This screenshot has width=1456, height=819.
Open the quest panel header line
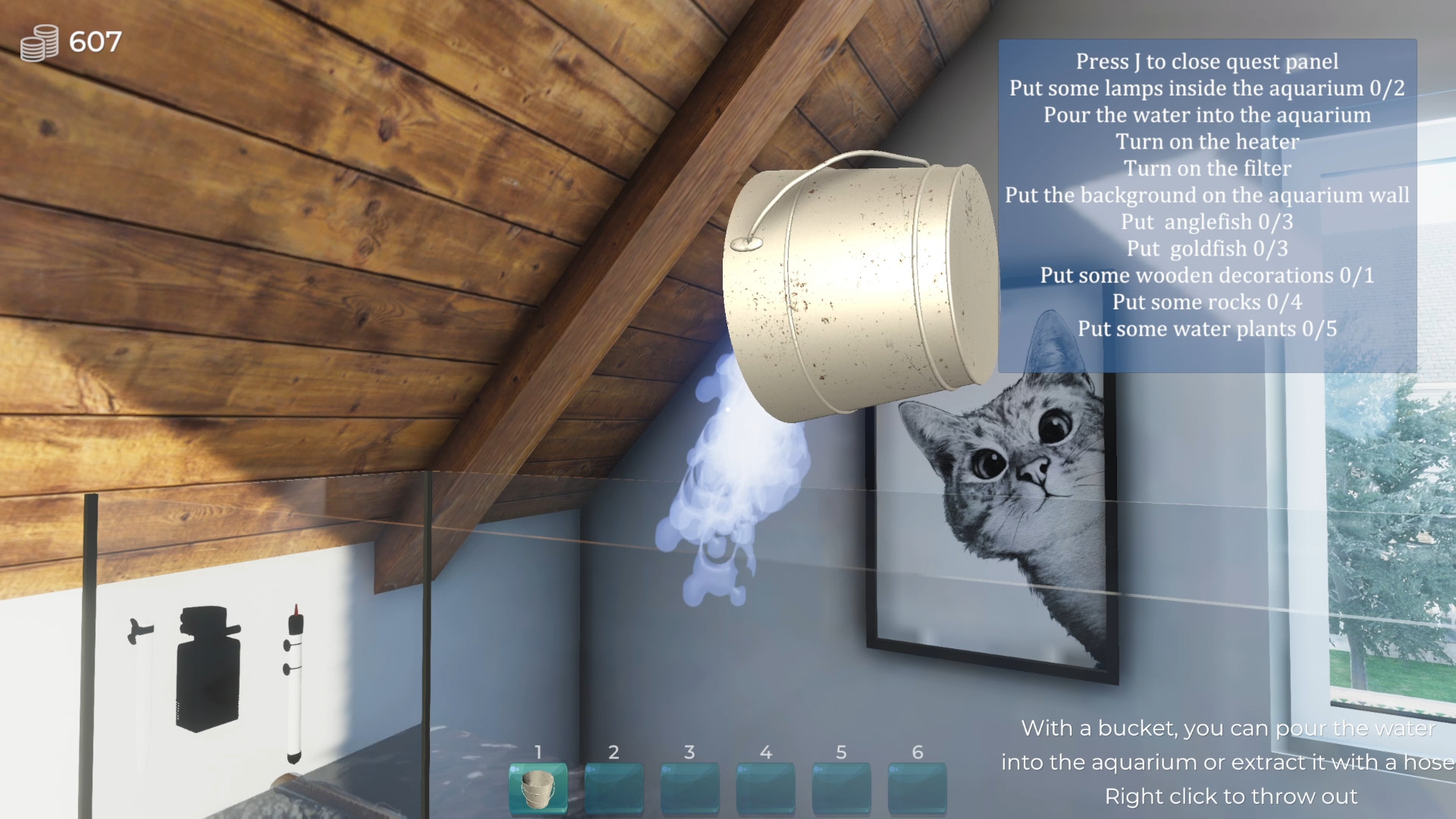1206,61
